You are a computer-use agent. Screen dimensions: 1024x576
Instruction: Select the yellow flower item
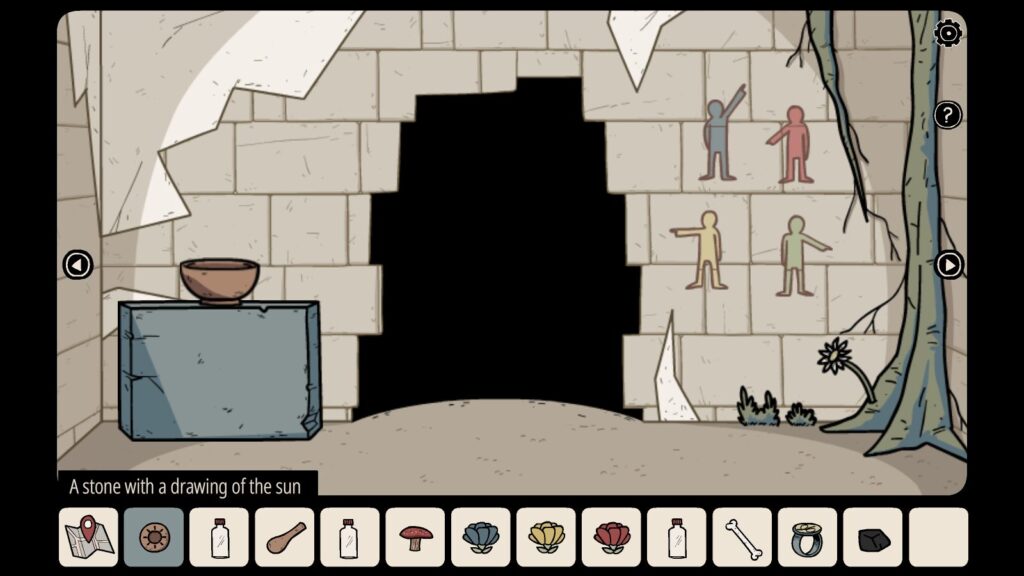coord(546,537)
